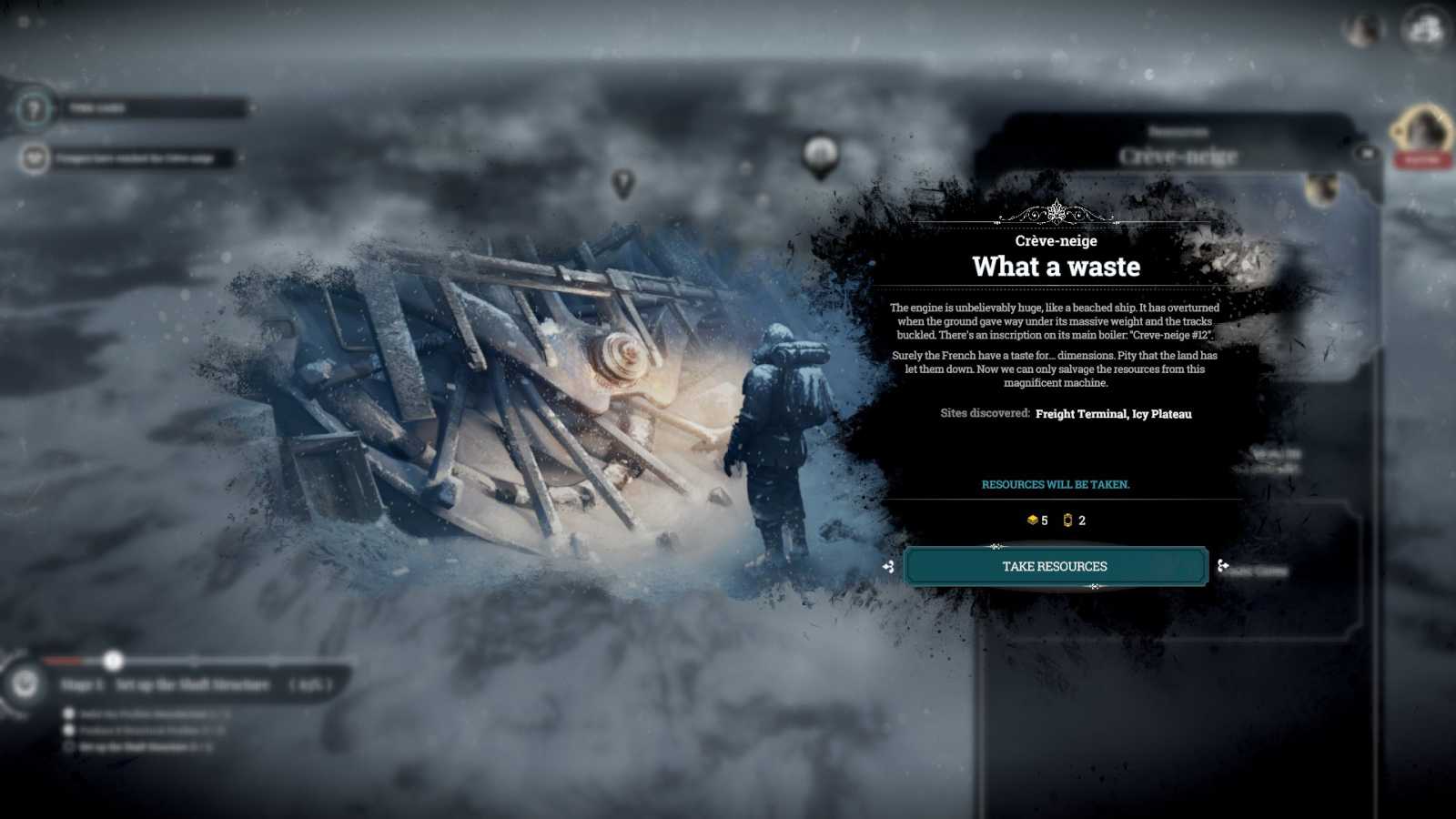This screenshot has width=1456, height=819.
Task: Open the question mark objective icon top left
Action: [x=35, y=106]
